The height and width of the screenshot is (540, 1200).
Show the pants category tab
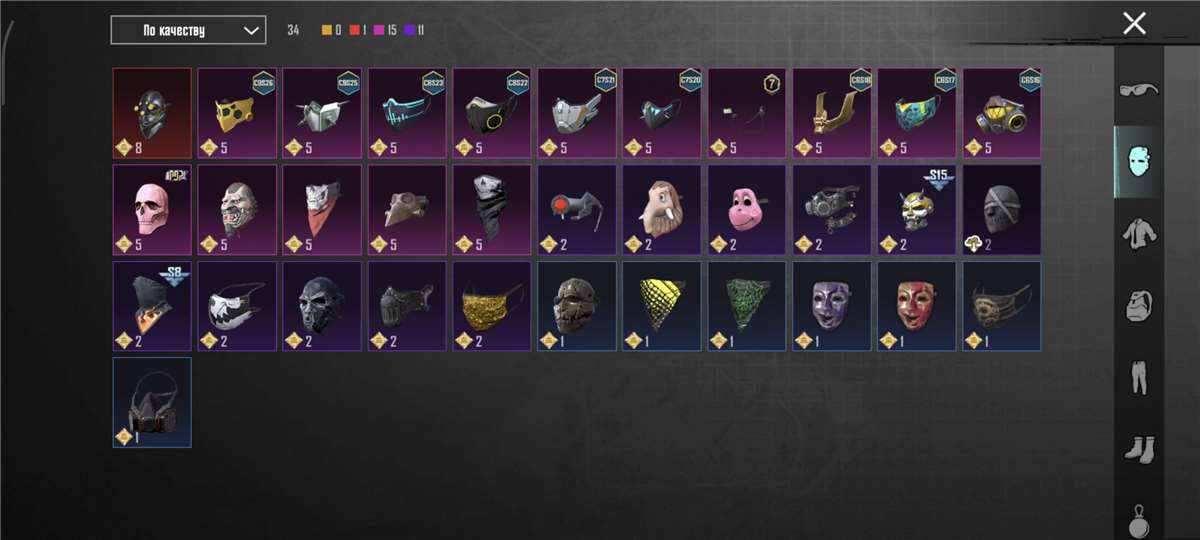click(x=1138, y=376)
